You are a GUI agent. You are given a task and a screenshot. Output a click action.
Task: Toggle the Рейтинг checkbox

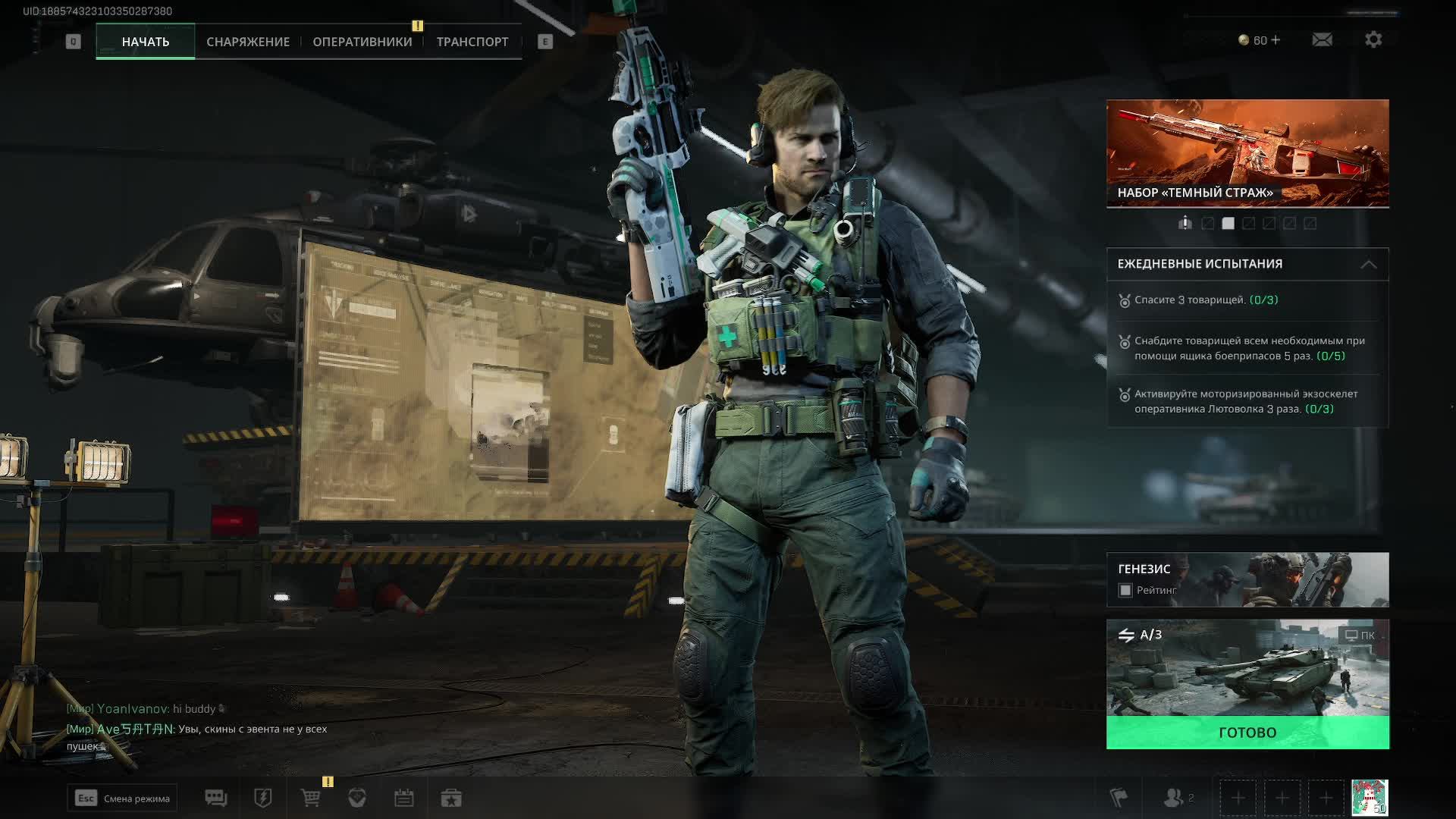[x=1125, y=590]
